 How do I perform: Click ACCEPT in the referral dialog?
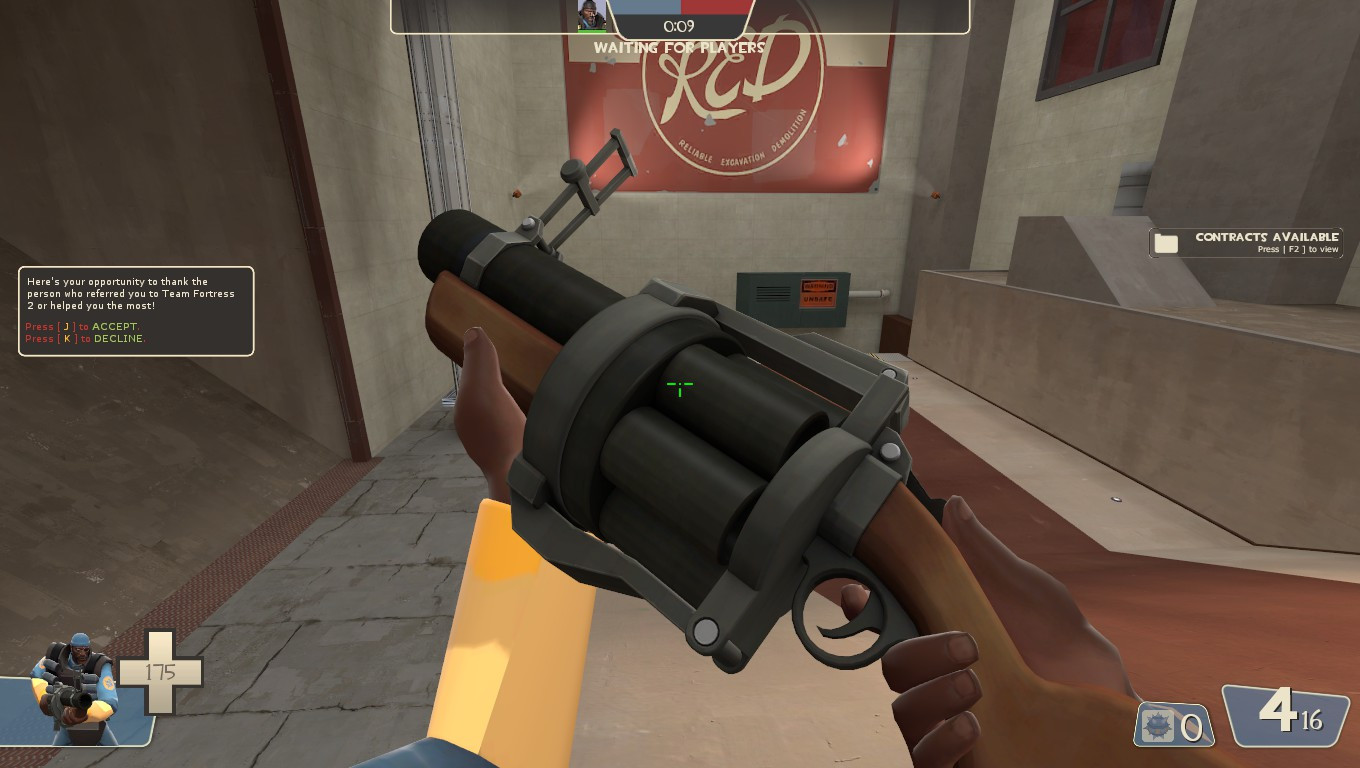(115, 326)
